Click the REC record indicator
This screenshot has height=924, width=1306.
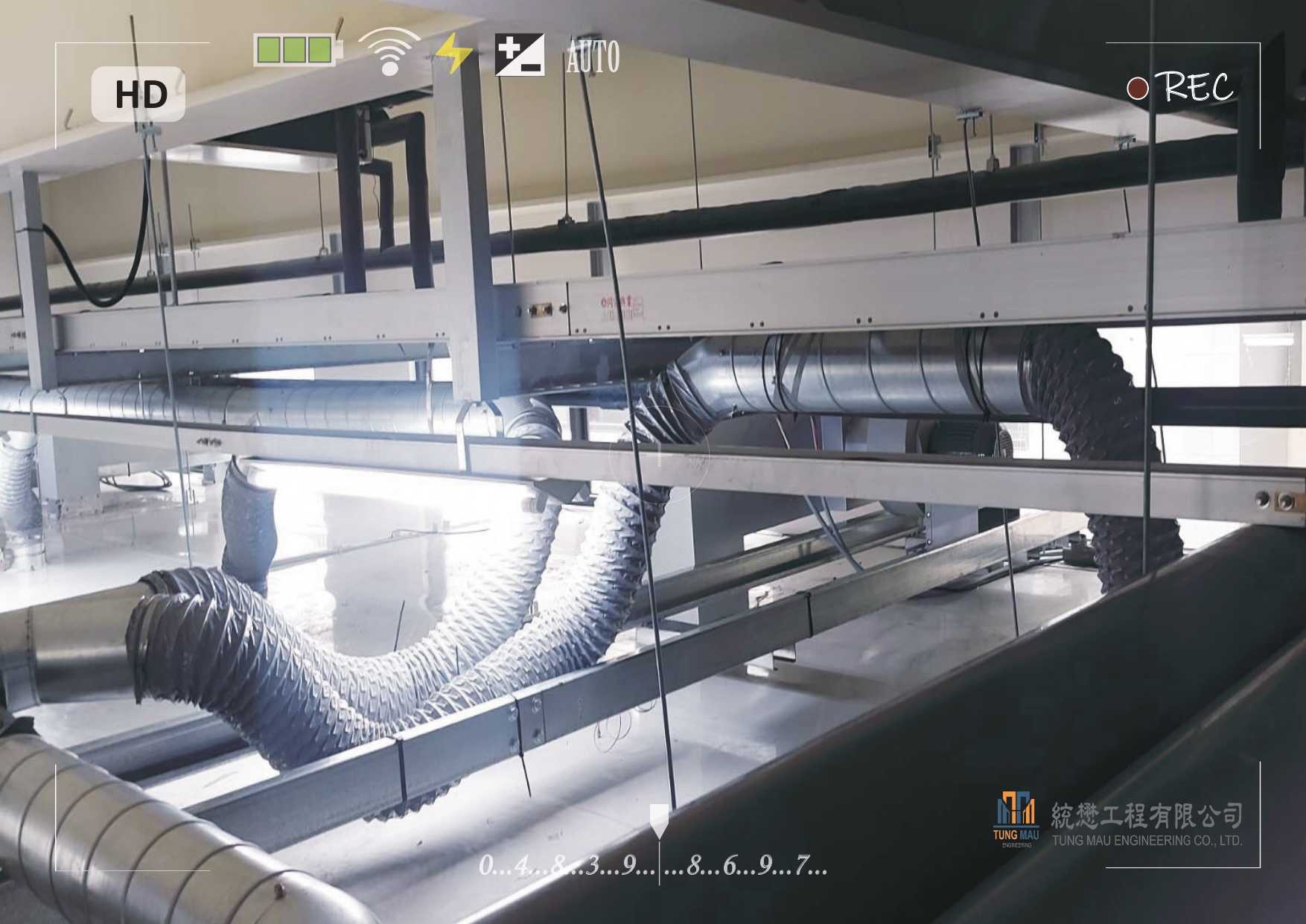(x=1180, y=87)
